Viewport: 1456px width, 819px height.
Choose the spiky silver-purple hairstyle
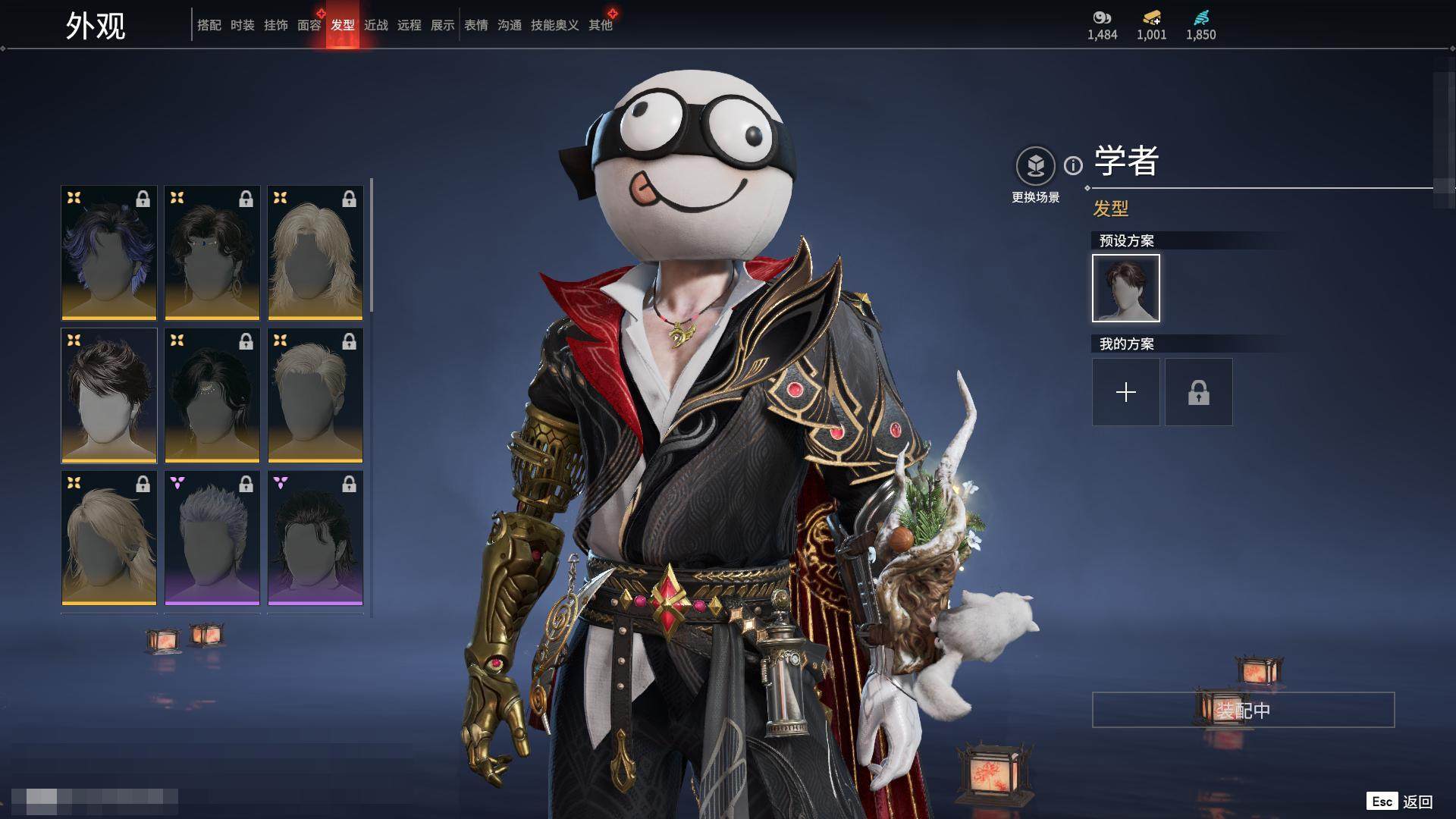(212, 538)
